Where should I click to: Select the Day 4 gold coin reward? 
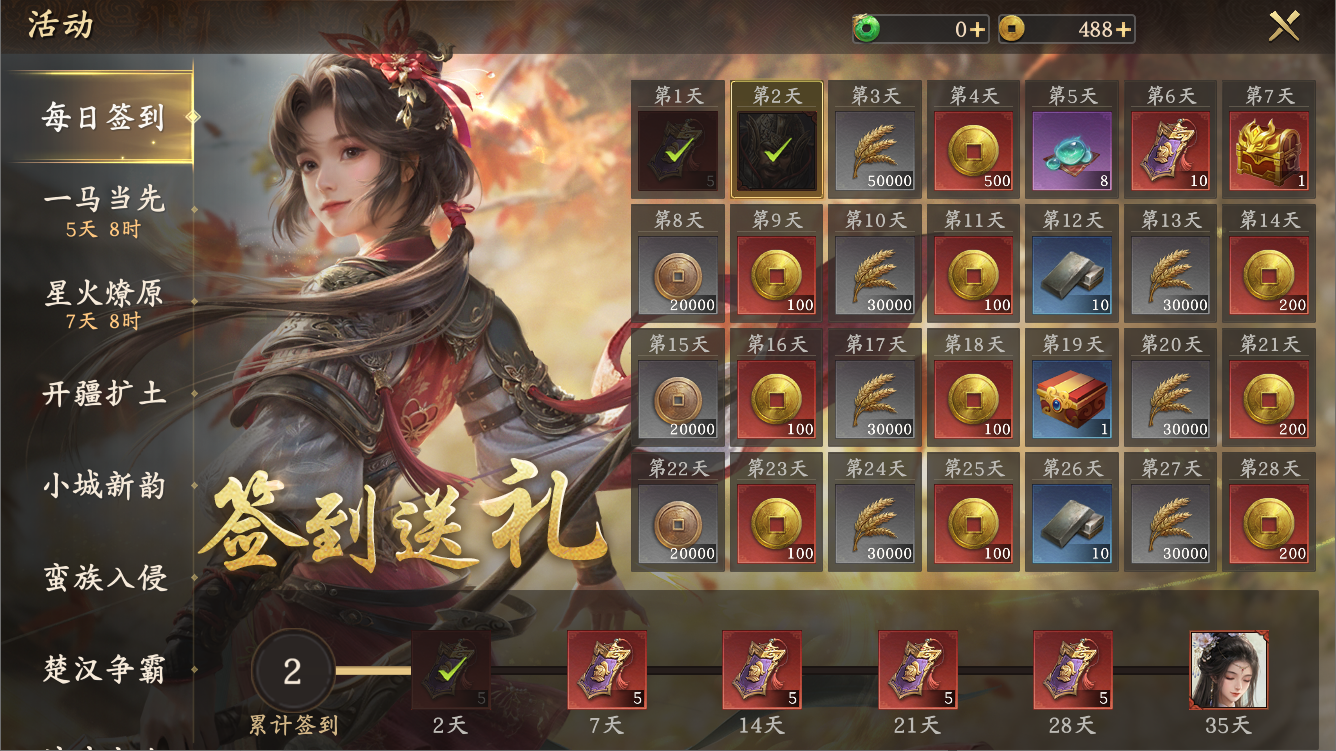tap(973, 150)
